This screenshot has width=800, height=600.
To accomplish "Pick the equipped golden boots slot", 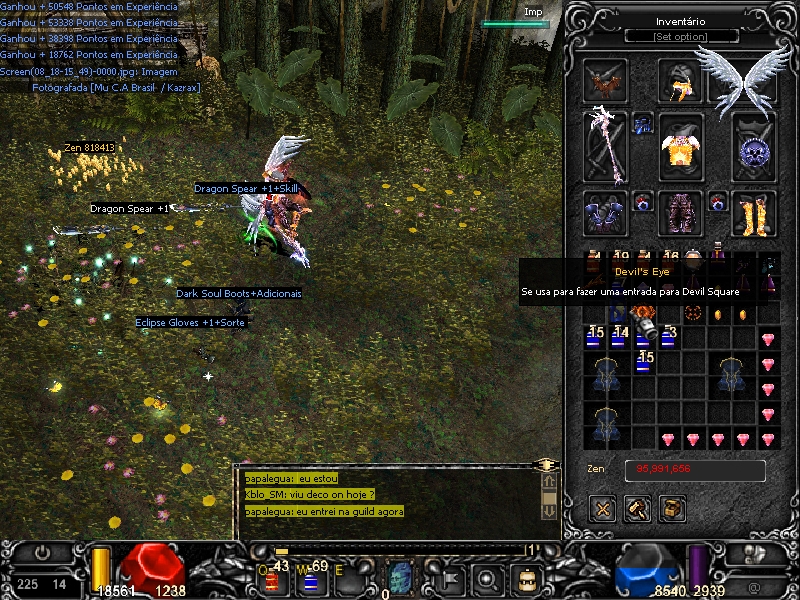I will coord(754,213).
